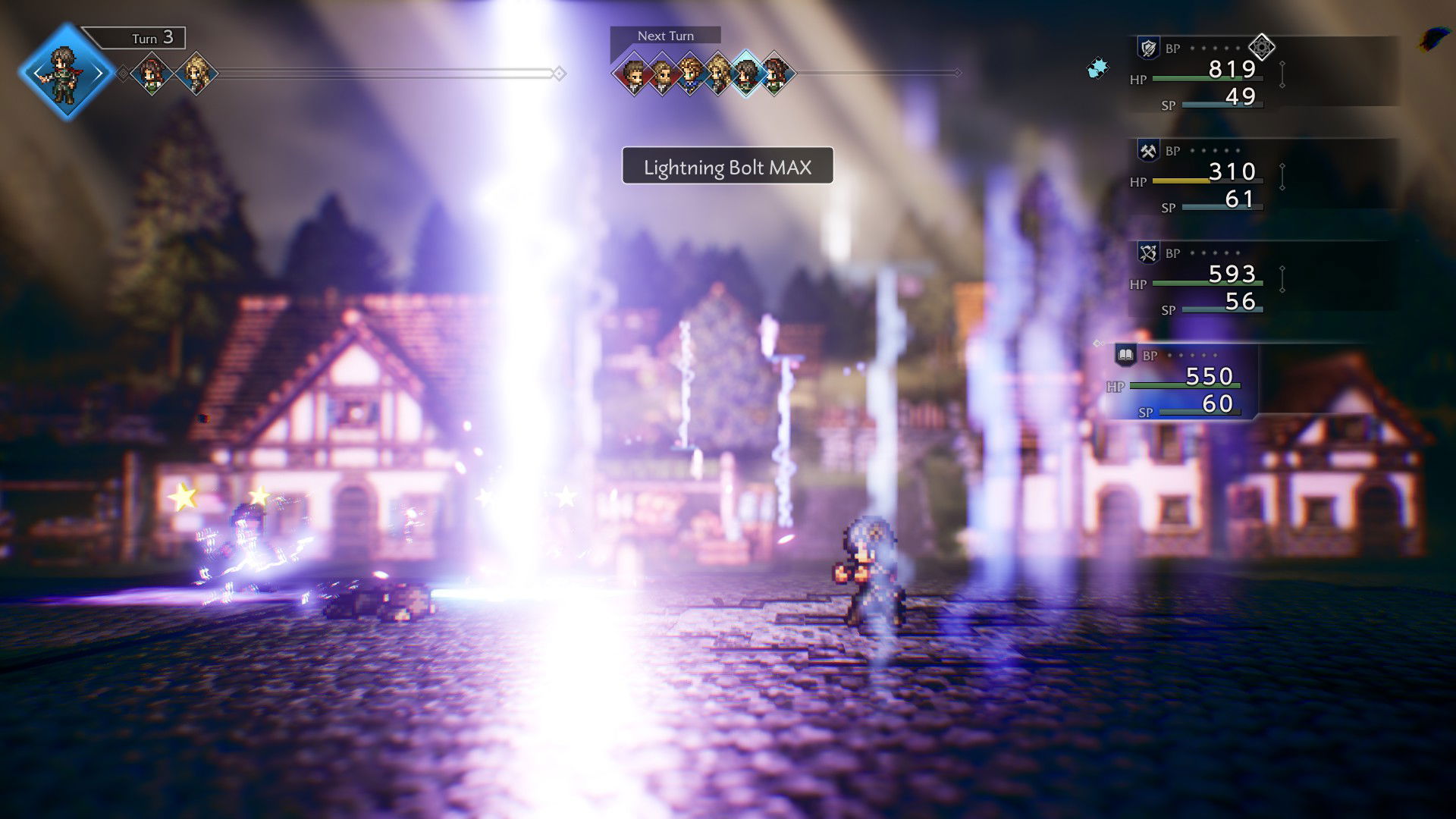Click the Lightning Bolt MAX skill banner
Viewport: 1456px width, 819px height.
coord(726,166)
